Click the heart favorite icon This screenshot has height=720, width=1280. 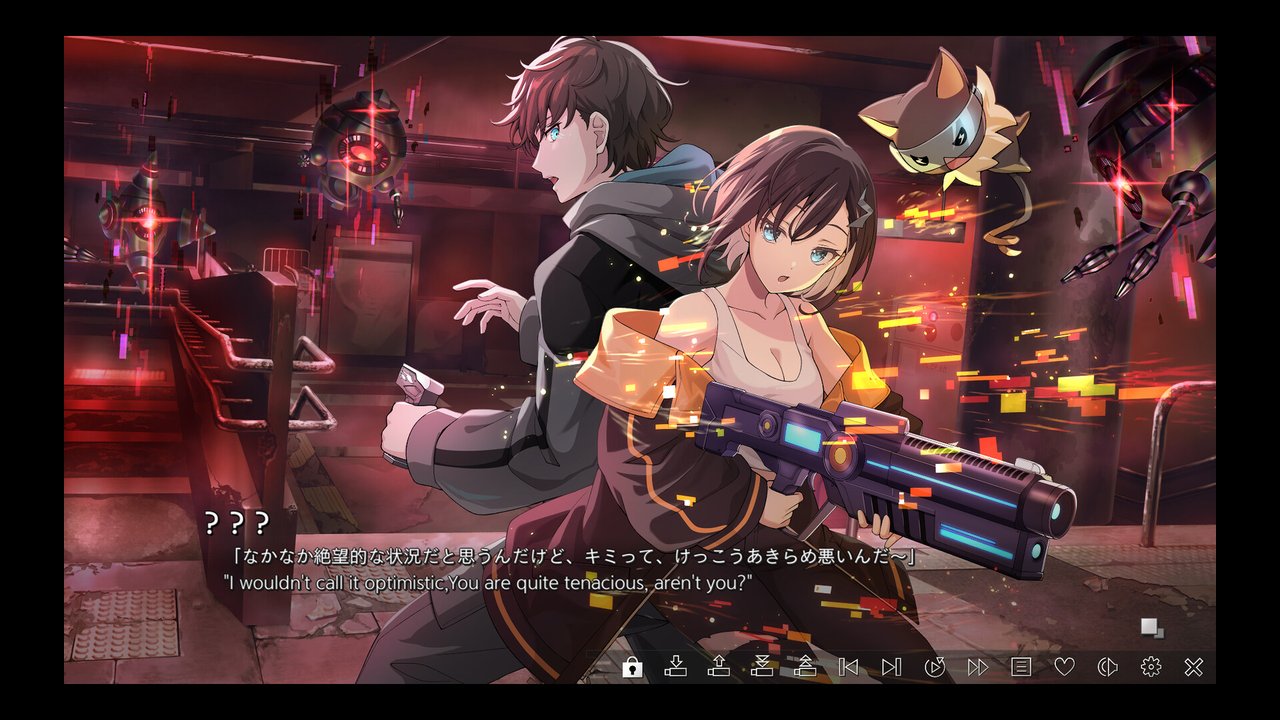[1064, 667]
